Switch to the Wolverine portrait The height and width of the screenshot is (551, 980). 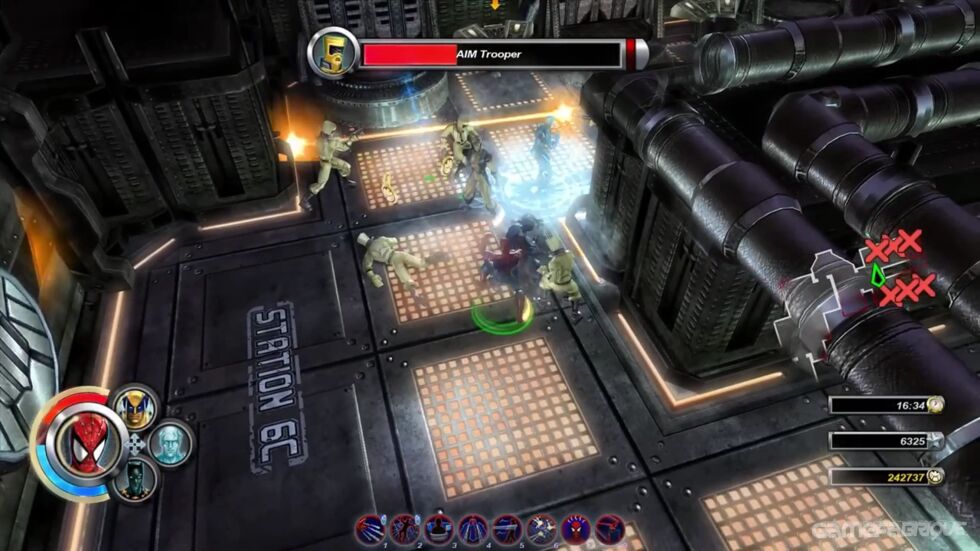(x=135, y=407)
